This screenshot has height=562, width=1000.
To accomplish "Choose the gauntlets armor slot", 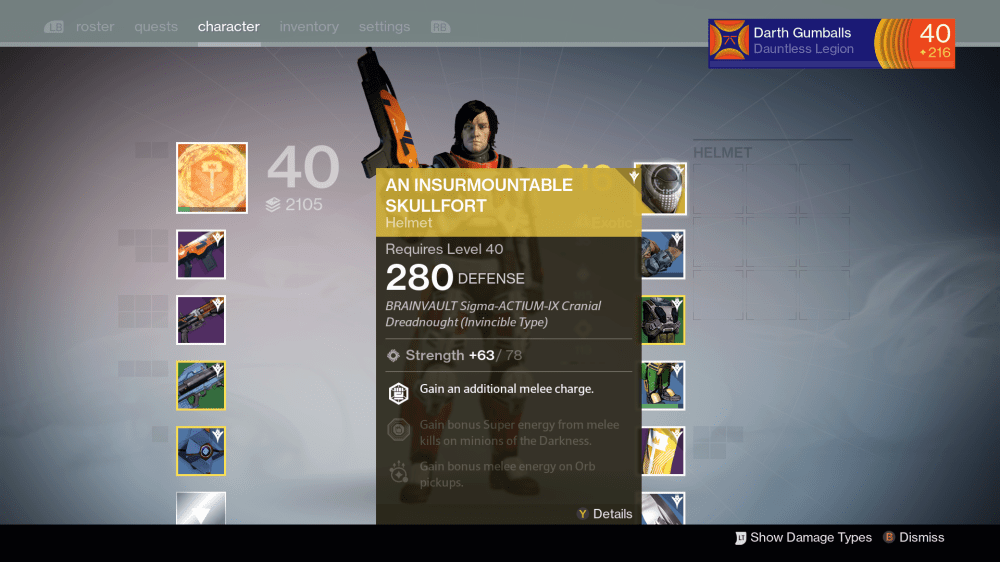I will [661, 254].
